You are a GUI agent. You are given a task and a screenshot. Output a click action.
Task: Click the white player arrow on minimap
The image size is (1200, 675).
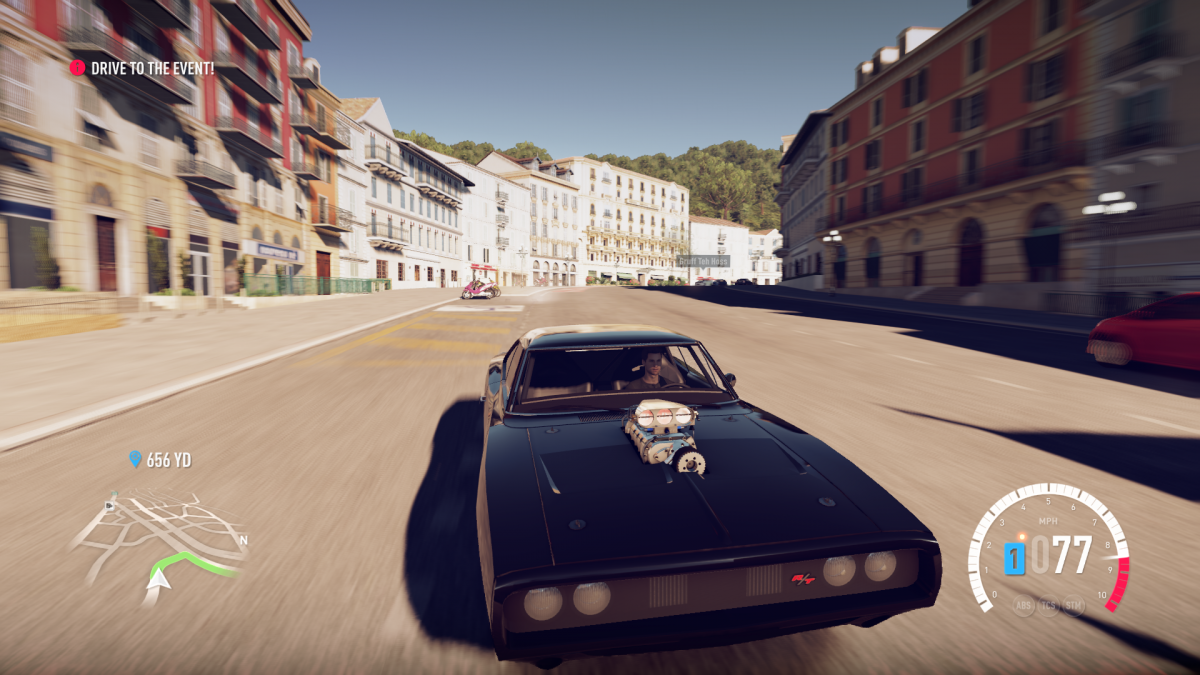coord(160,577)
